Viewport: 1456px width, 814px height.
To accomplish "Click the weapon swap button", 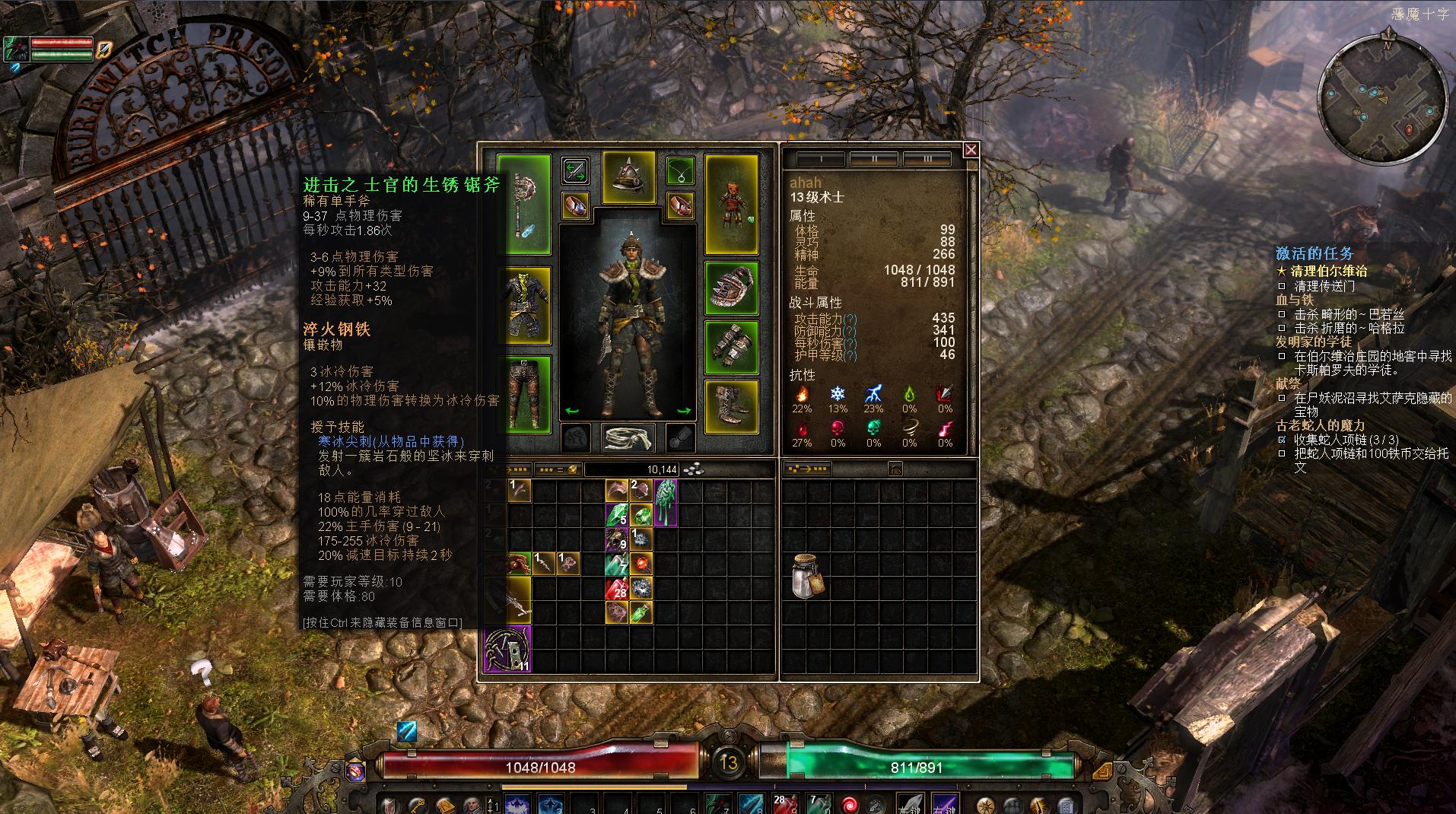I will click(575, 170).
